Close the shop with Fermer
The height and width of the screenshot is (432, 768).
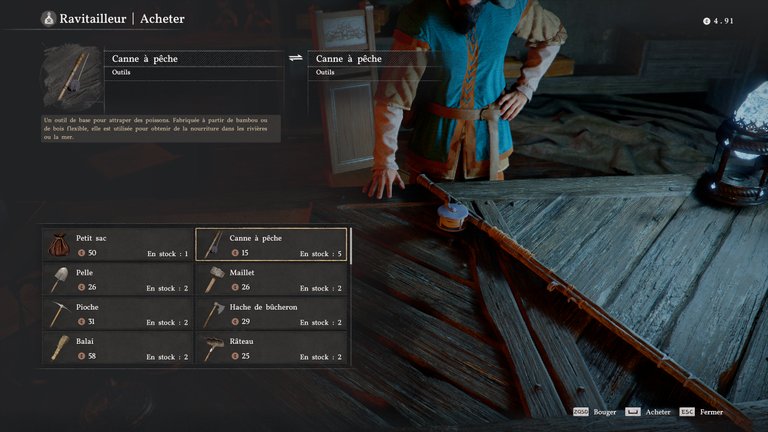[x=711, y=411]
